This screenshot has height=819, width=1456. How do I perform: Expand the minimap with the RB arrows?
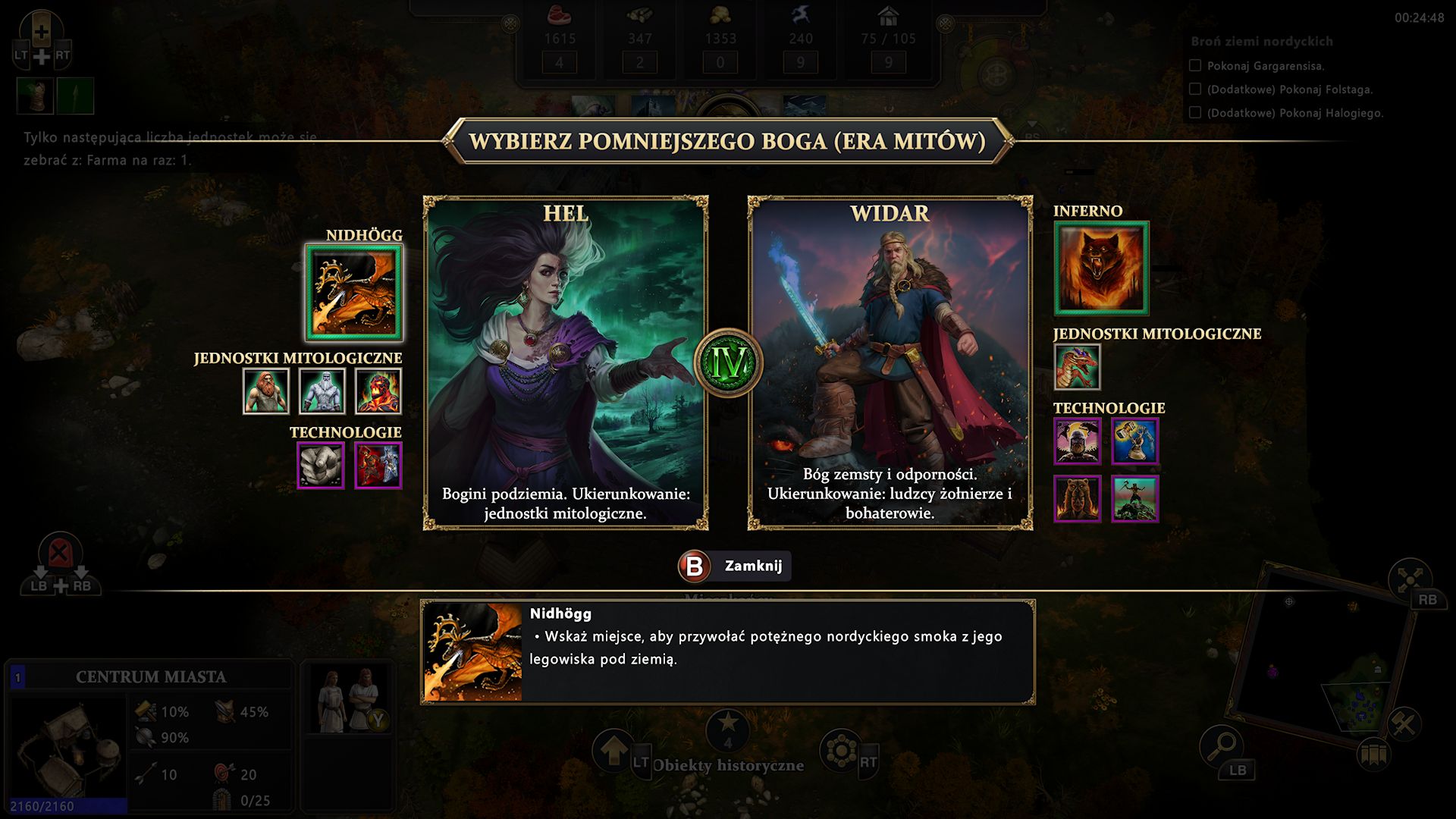click(1410, 580)
